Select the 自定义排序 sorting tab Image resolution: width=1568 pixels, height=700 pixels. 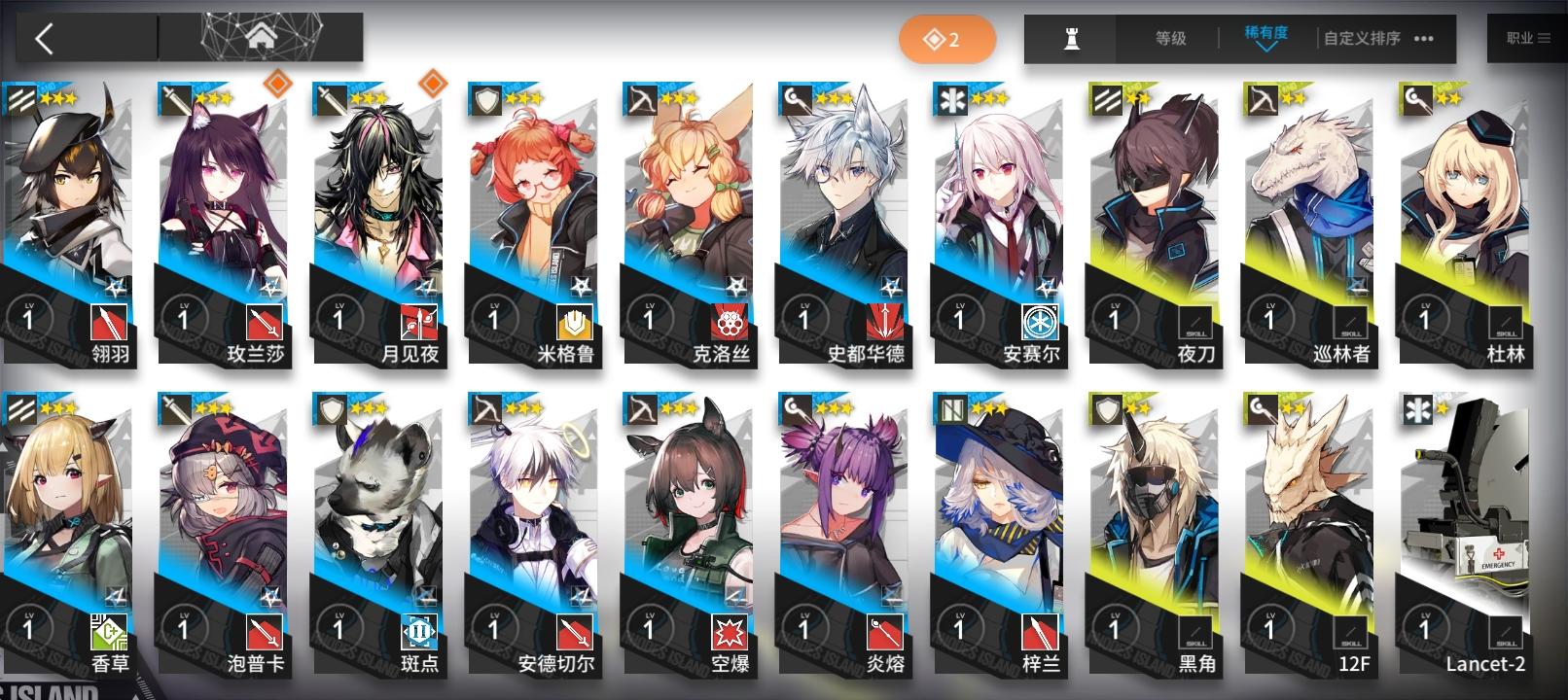1361,37
